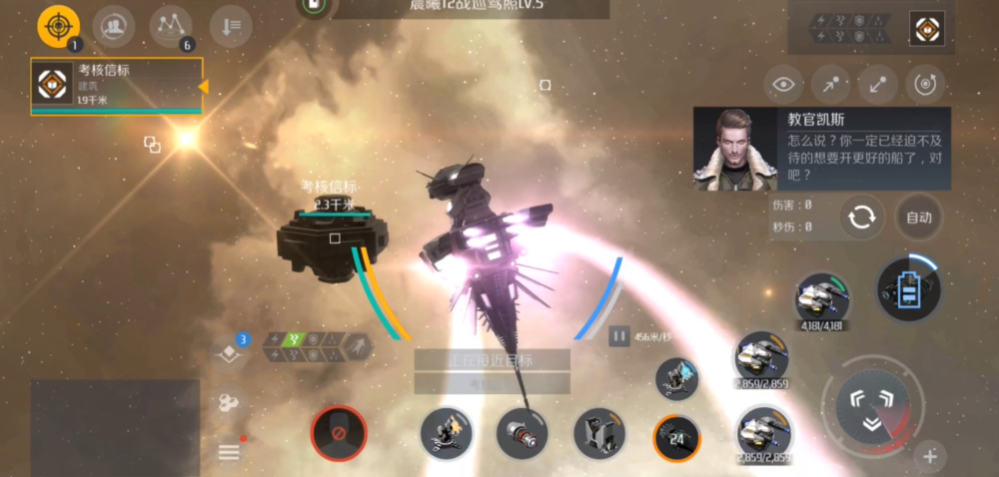Image resolution: width=999 pixels, height=477 pixels.
Task: Activate the module with 24 countdown
Action: click(x=677, y=437)
